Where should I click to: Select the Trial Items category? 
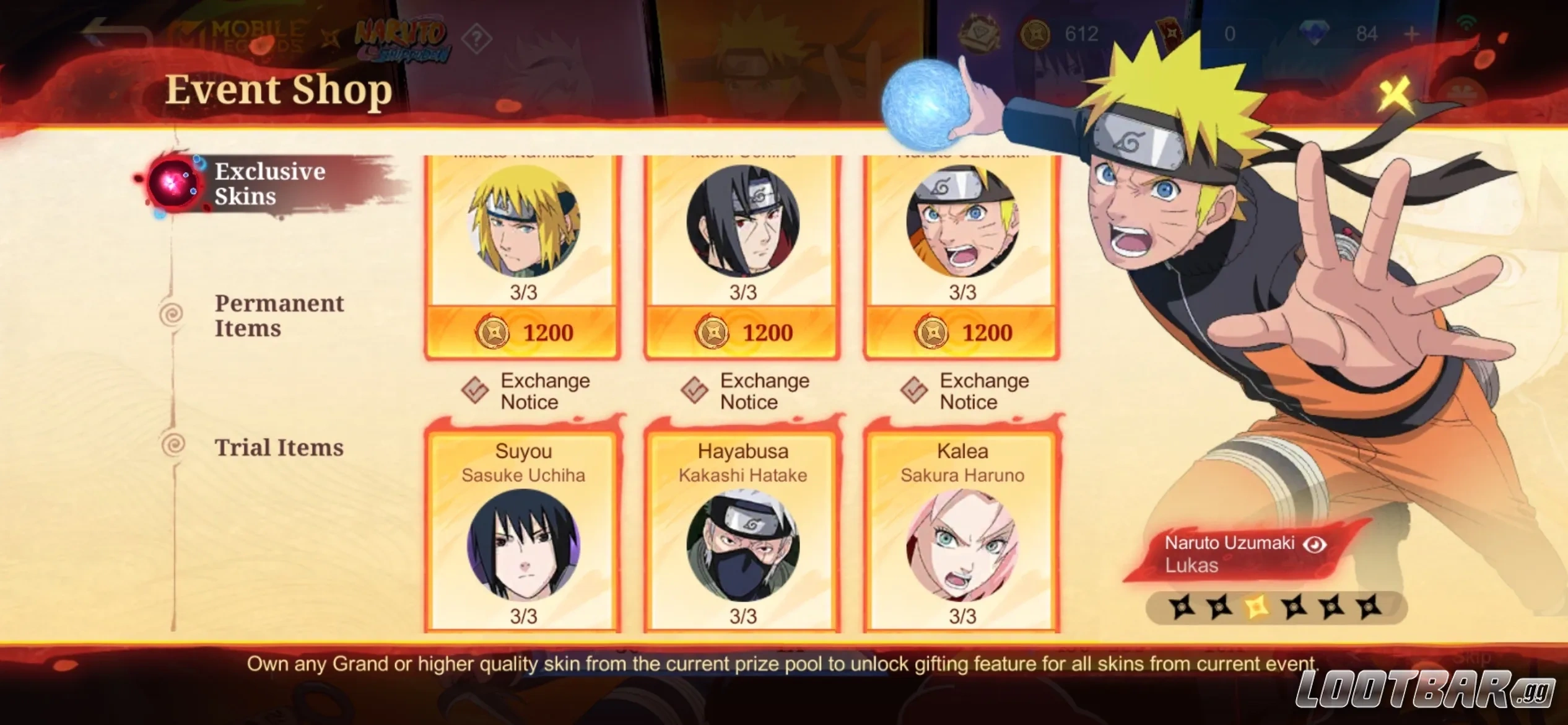point(279,447)
